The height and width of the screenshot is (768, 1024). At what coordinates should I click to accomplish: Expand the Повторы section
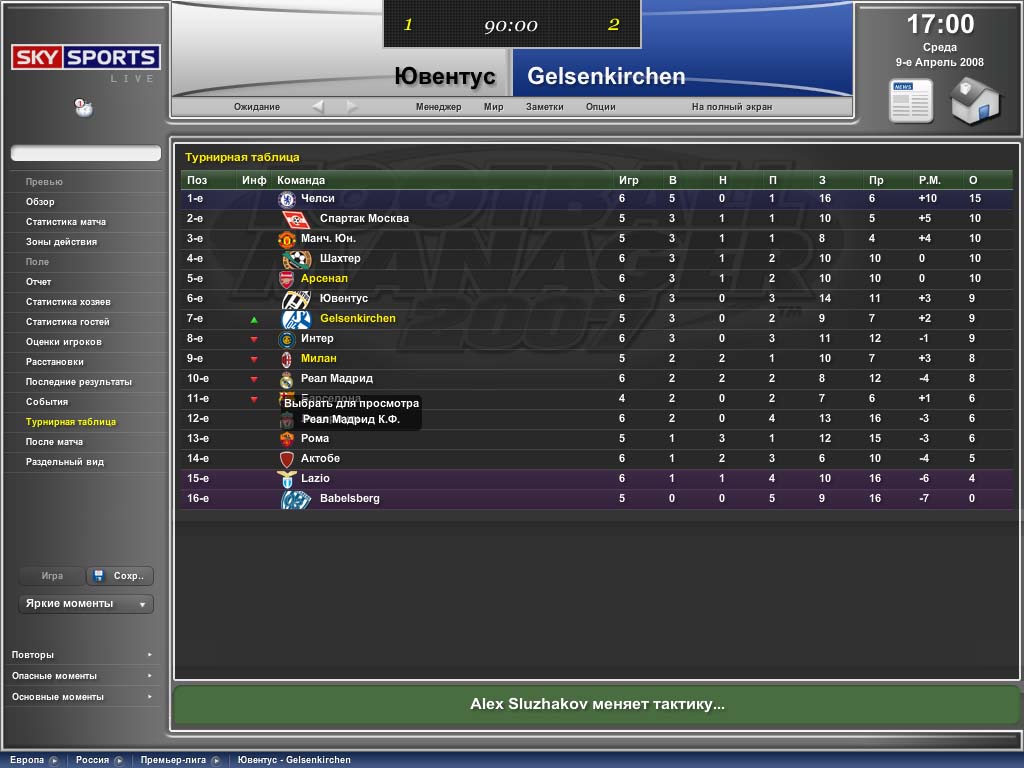click(x=80, y=655)
